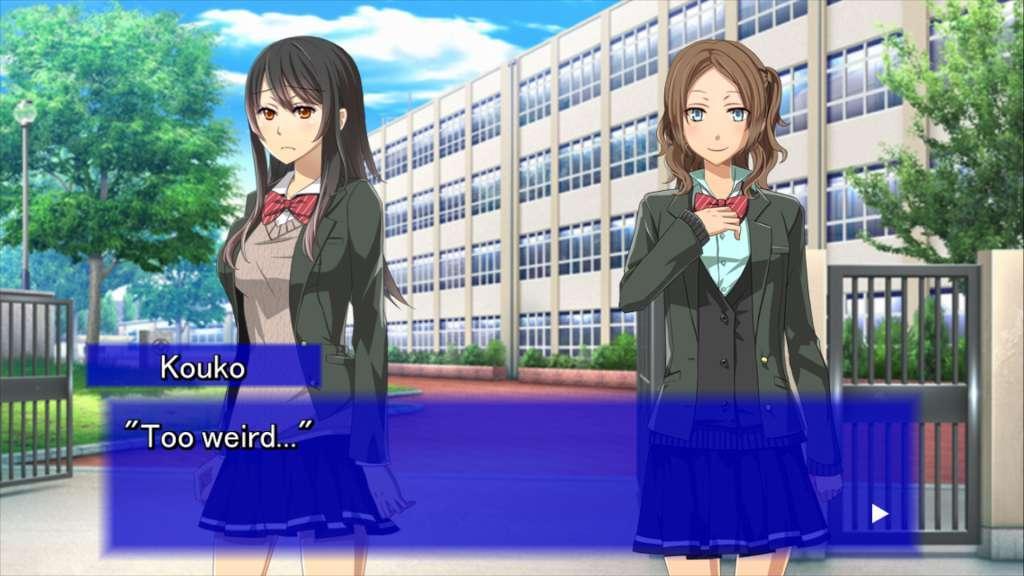Click the "Too weird..." dialogue text box

pos(510,472)
